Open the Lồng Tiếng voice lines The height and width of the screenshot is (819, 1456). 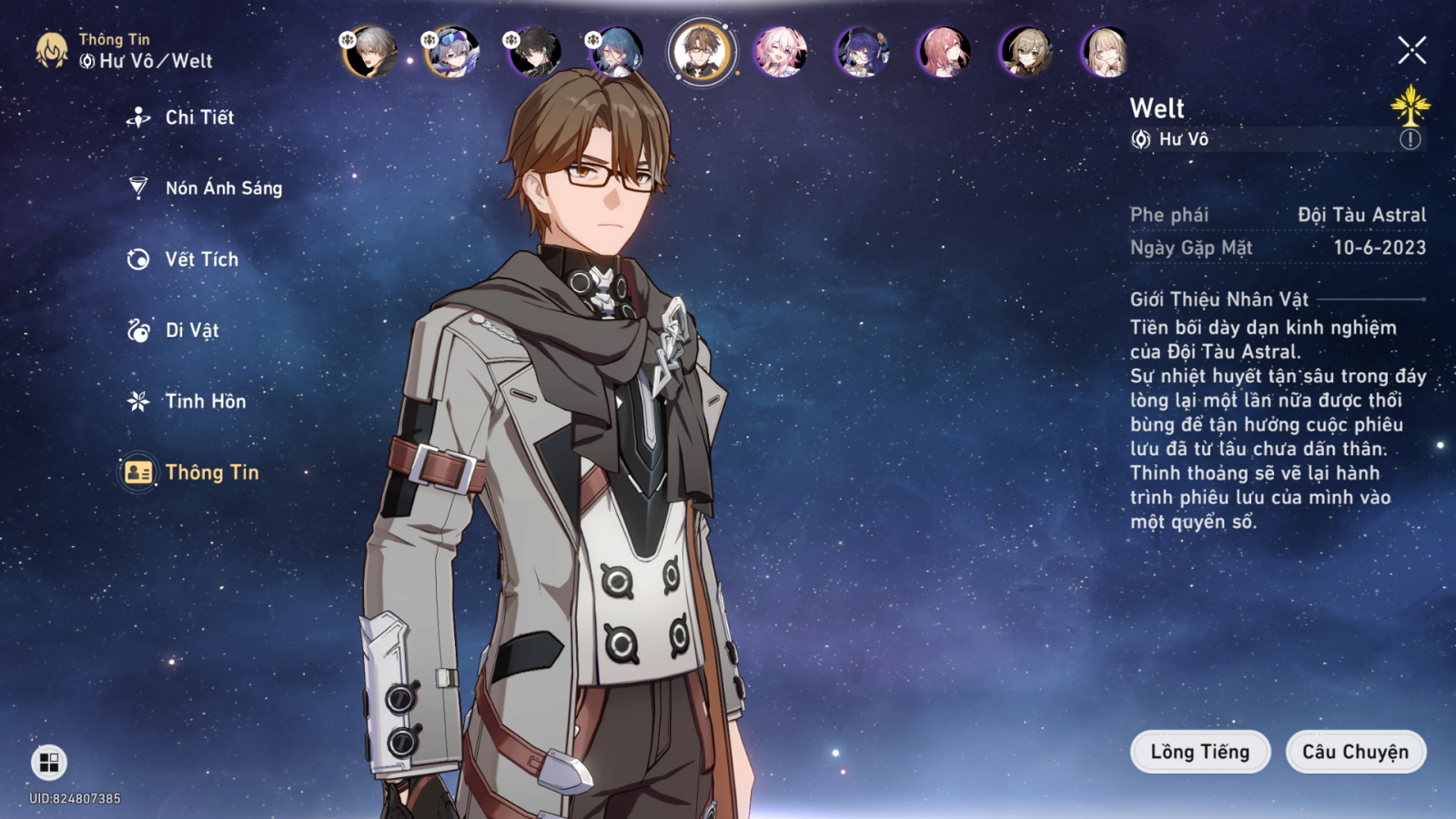1199,752
